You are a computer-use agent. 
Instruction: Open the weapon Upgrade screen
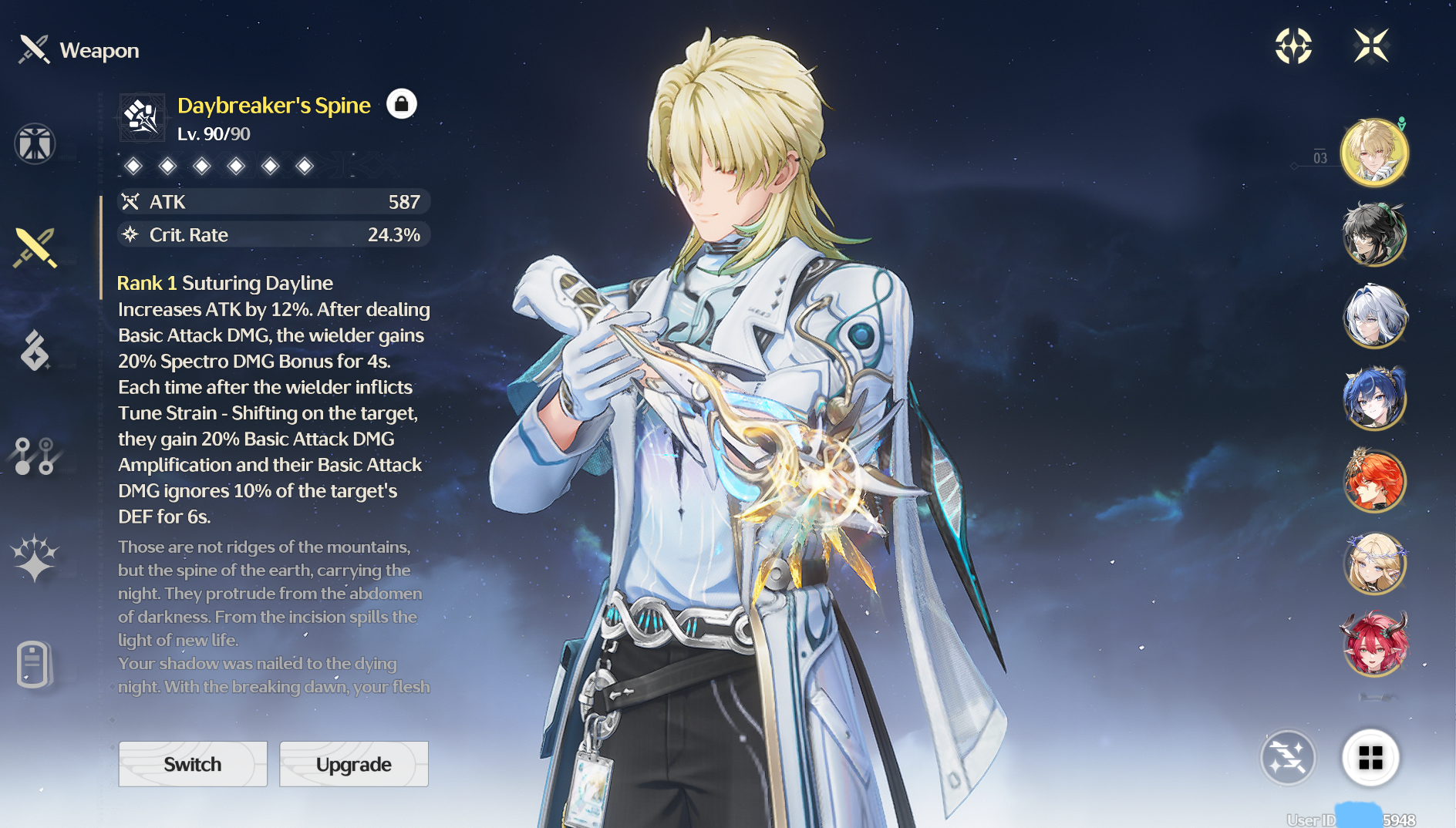[353, 764]
